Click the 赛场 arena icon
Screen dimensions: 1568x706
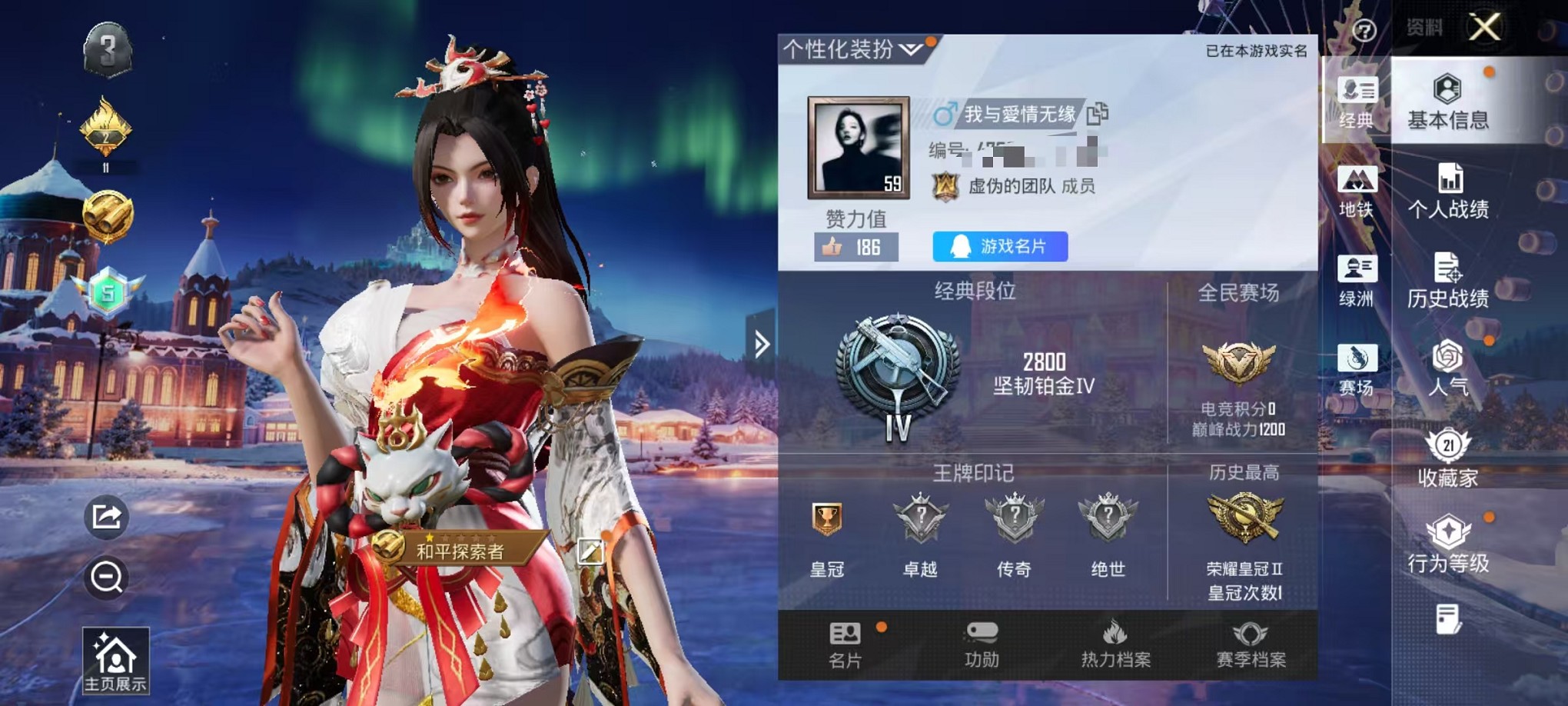point(1357,361)
